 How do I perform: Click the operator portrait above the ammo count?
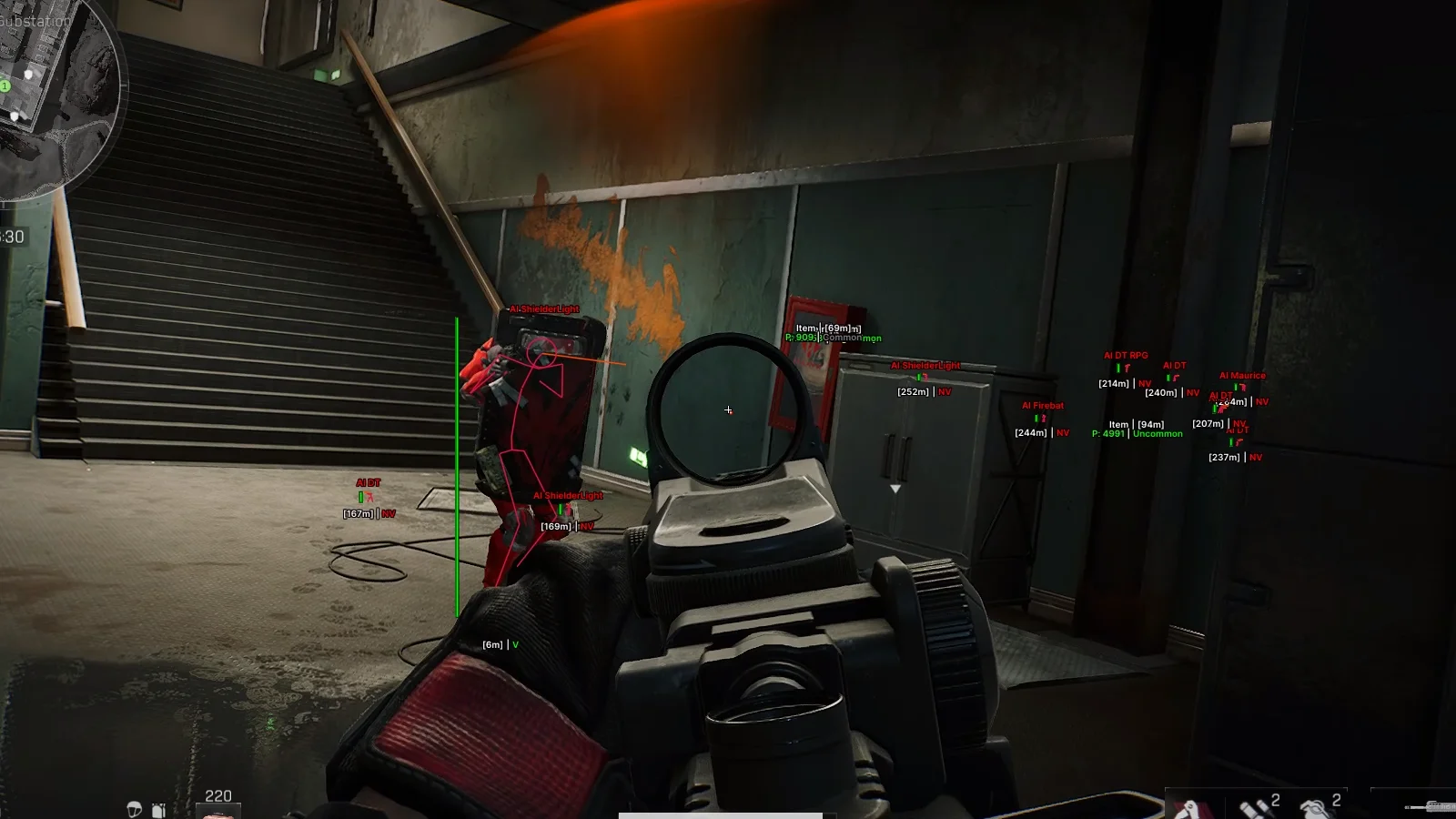[218, 813]
